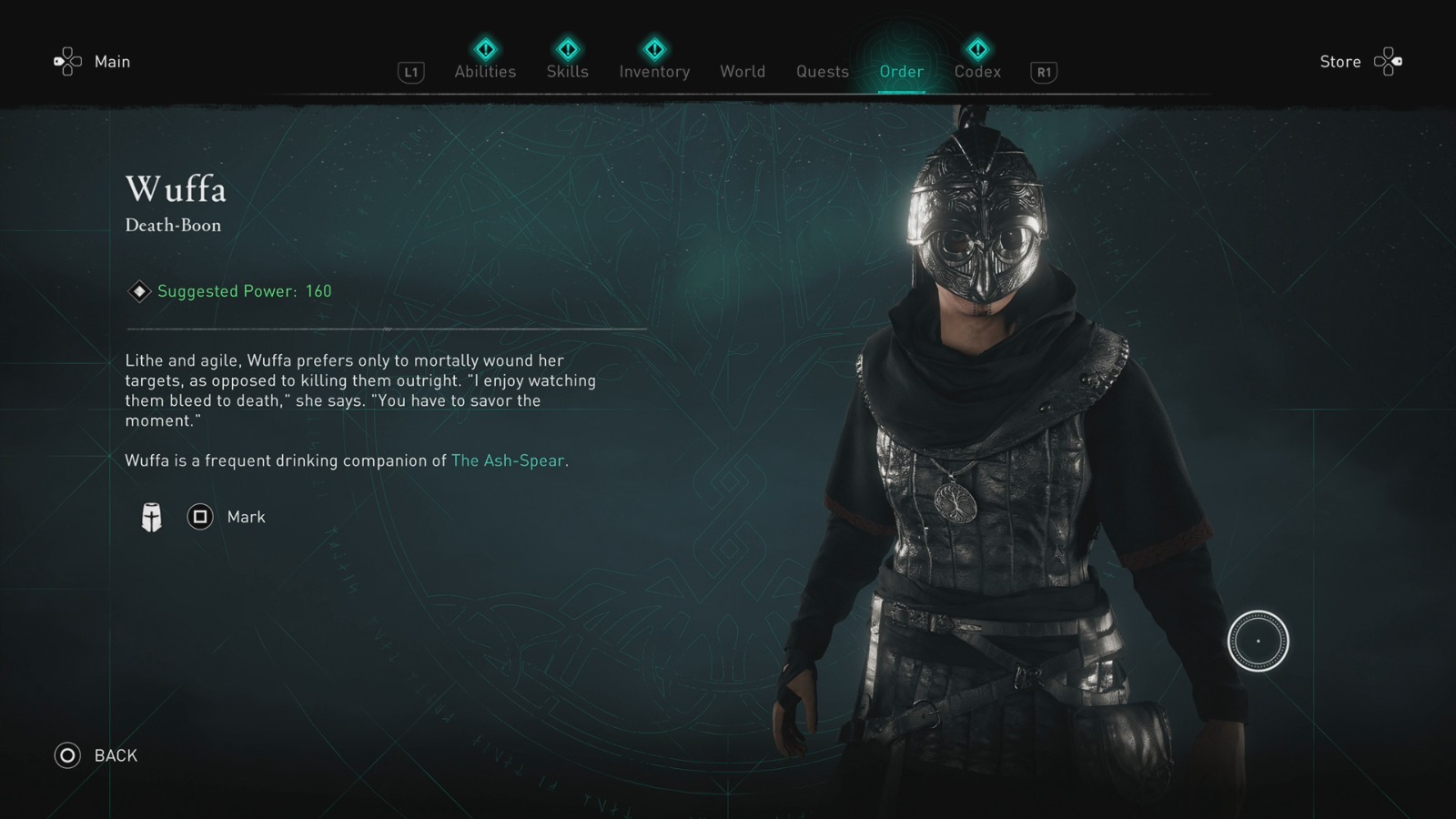Click the R1 shoulder button prompt
Image resolution: width=1456 pixels, height=819 pixels.
1042,72
